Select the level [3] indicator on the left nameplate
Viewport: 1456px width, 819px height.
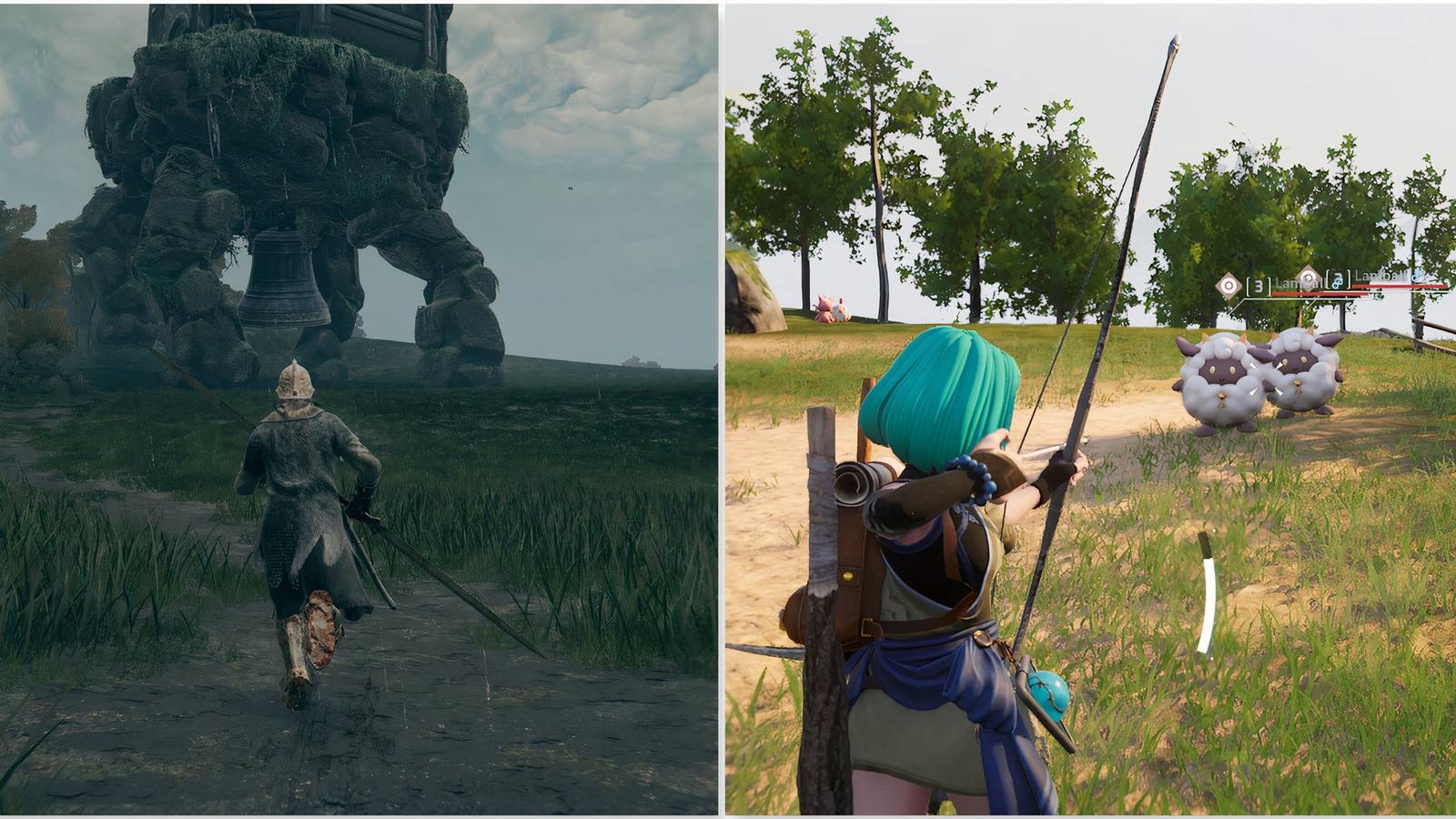[x=1259, y=285]
